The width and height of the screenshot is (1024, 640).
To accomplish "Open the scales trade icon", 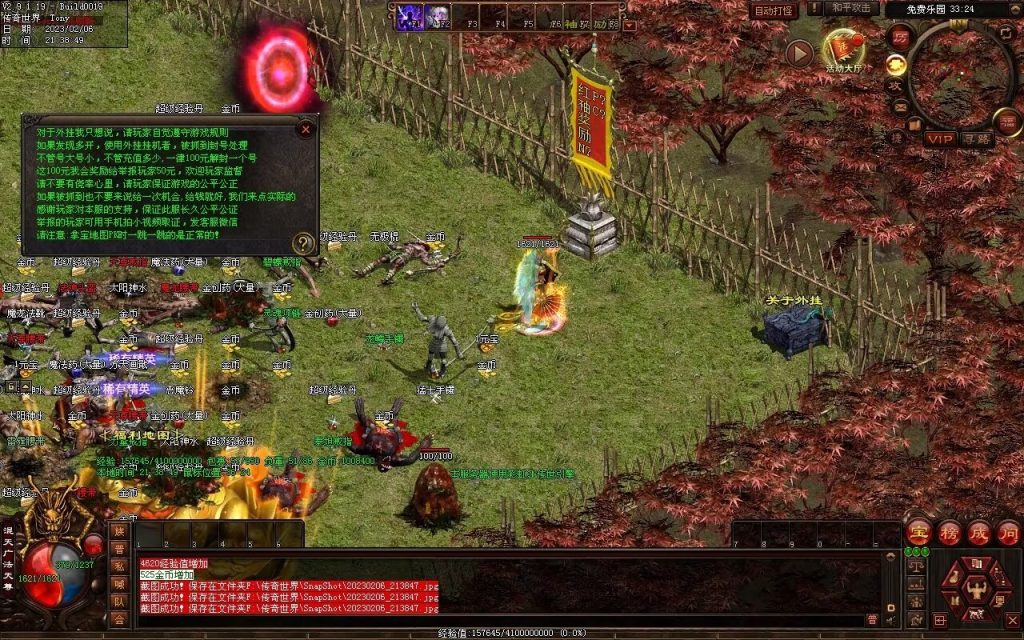I will click(915, 565).
